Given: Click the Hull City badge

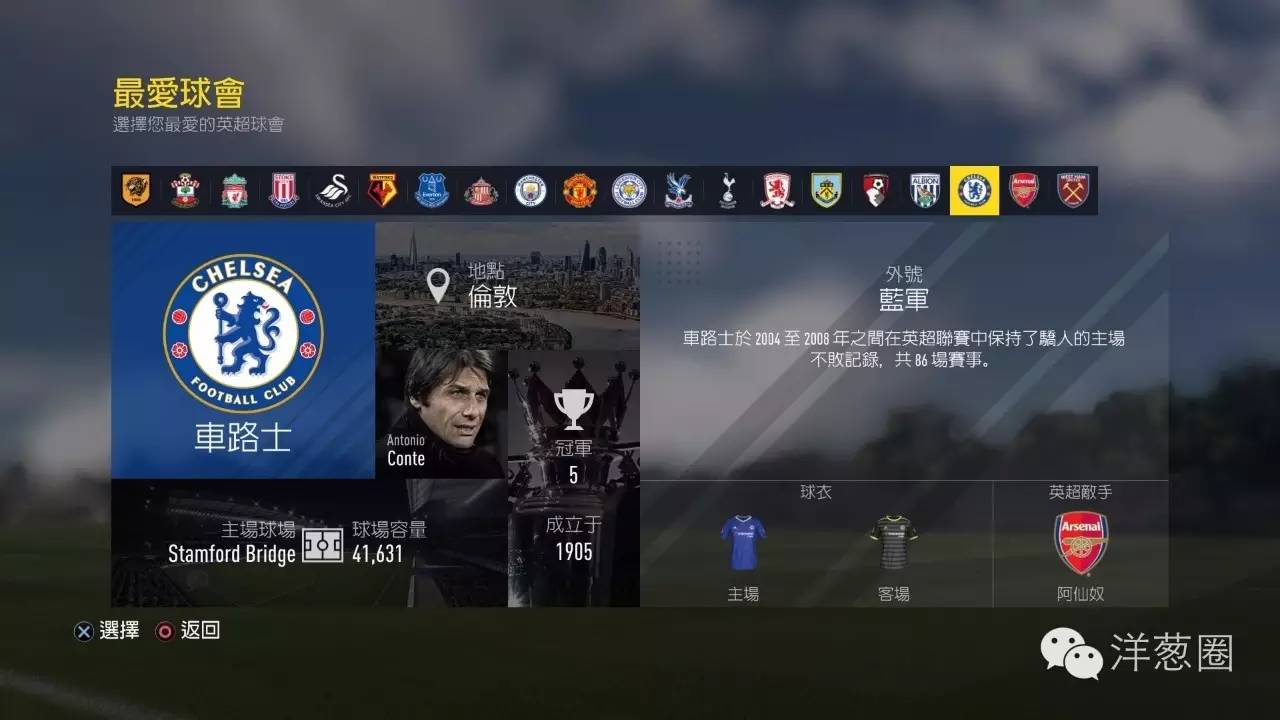Looking at the screenshot, I should pos(137,190).
